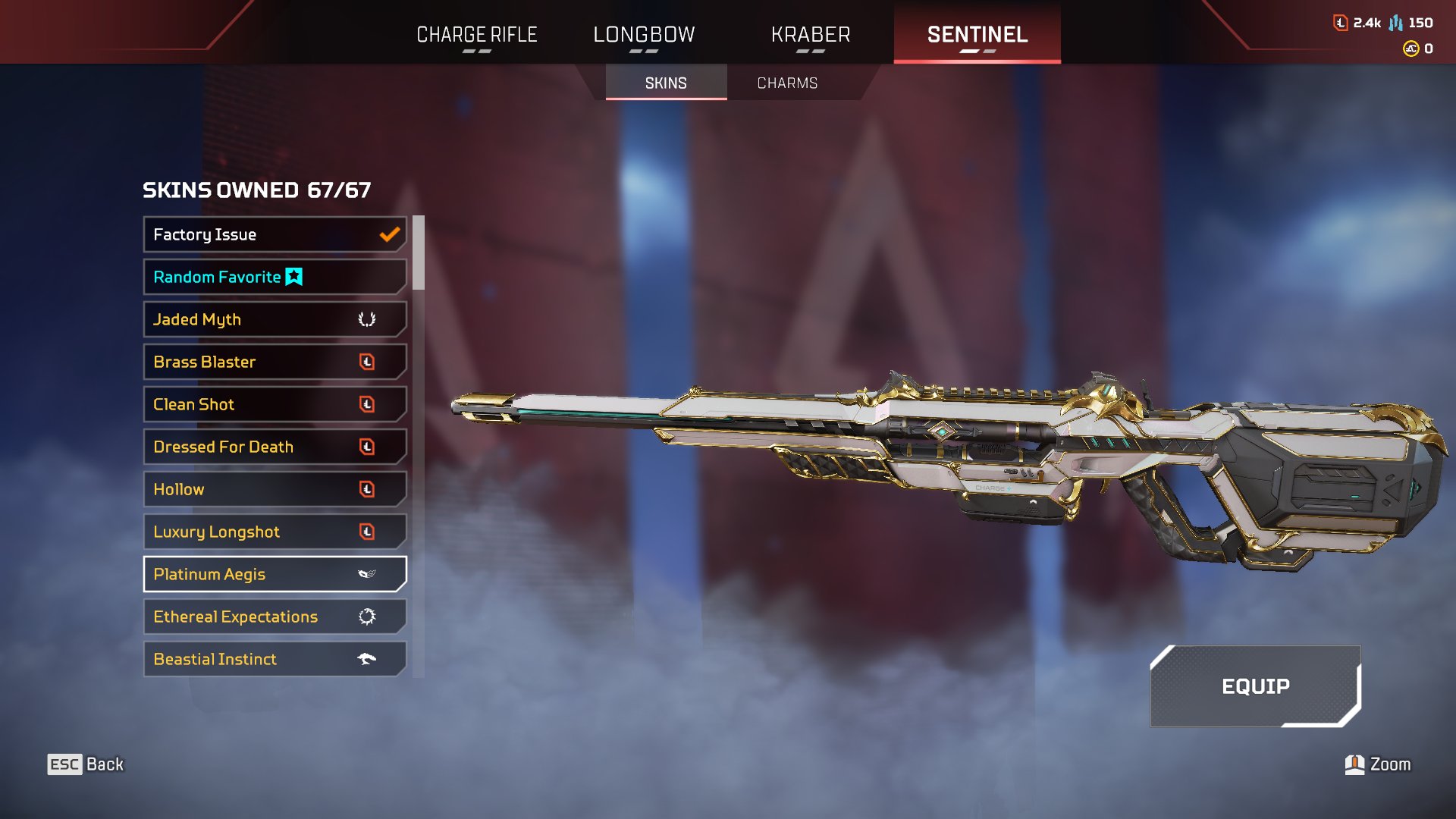Select the Brass Blaster skin

[275, 362]
